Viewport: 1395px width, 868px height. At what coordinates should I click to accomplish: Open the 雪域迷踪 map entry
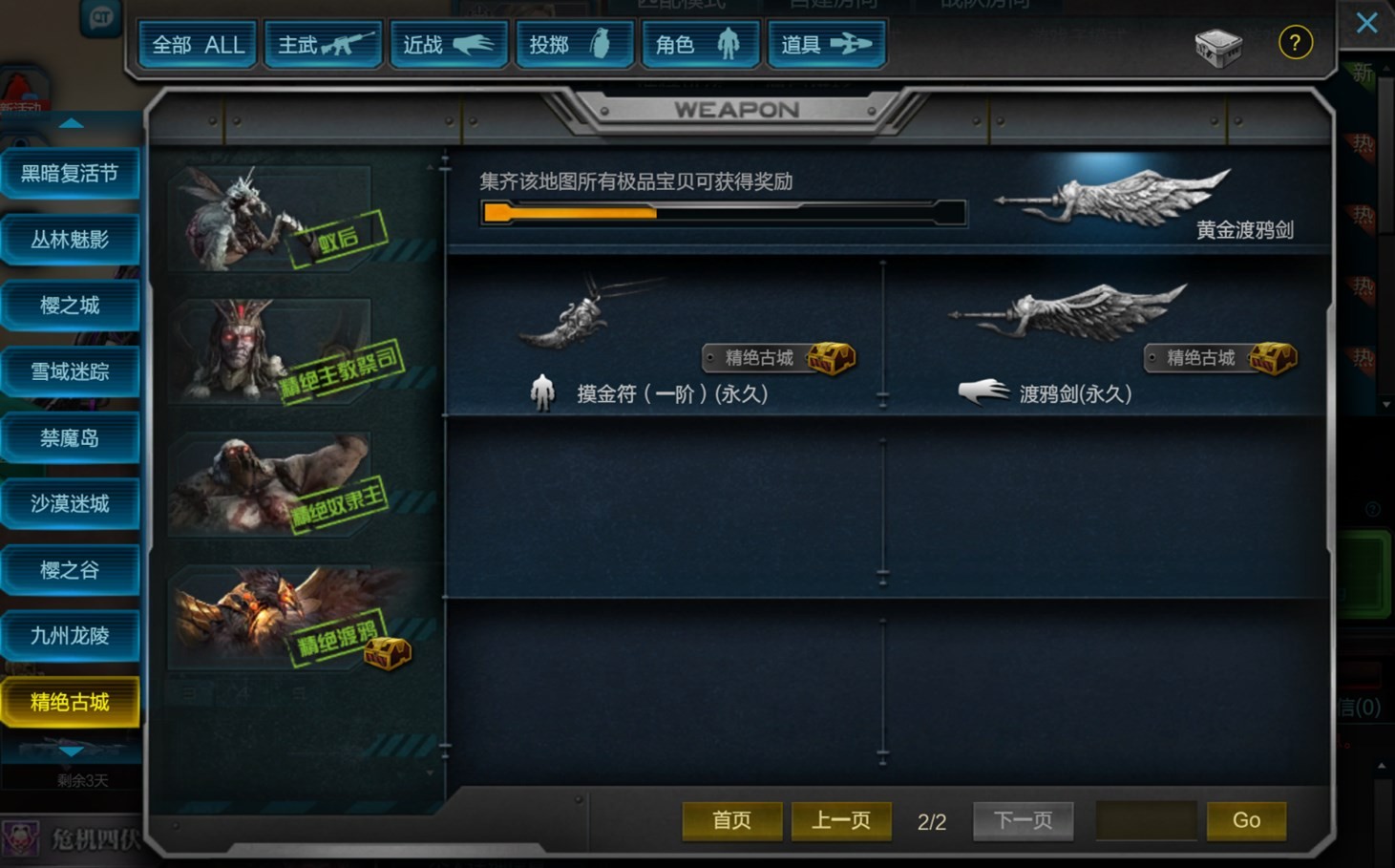coord(70,371)
